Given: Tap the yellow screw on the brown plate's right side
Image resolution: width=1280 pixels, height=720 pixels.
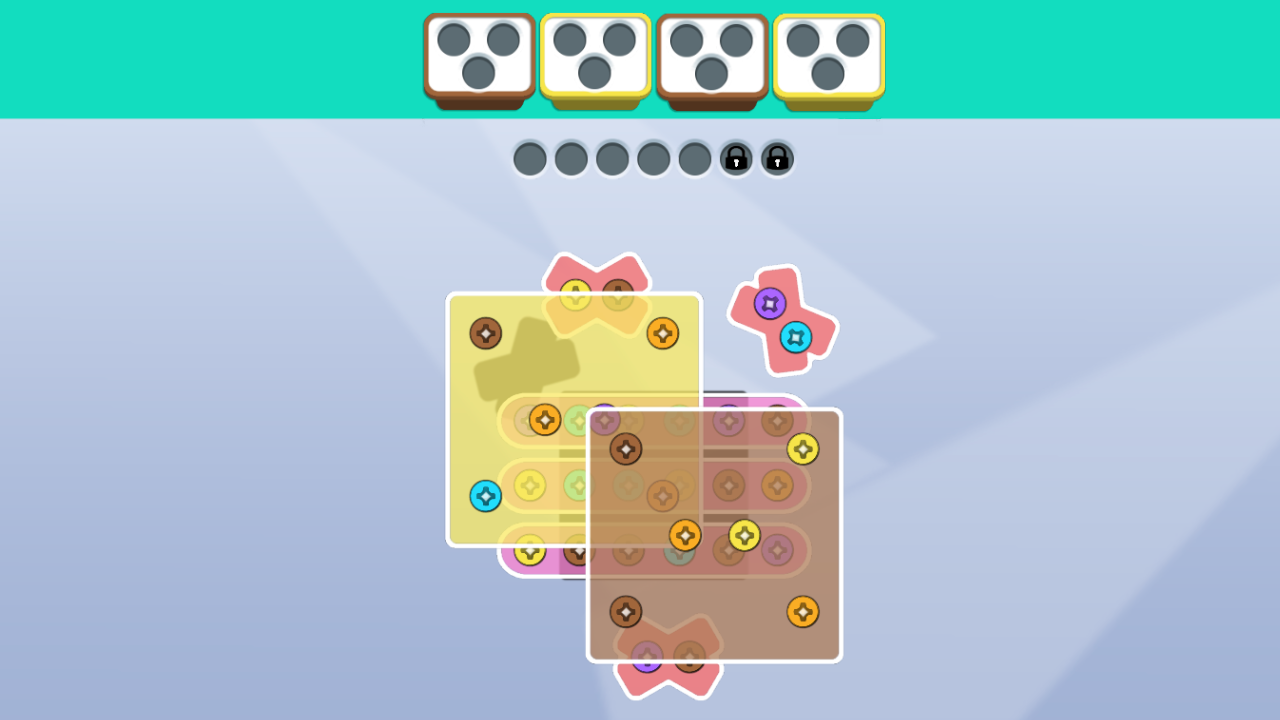Looking at the screenshot, I should pyautogui.click(x=804, y=449).
